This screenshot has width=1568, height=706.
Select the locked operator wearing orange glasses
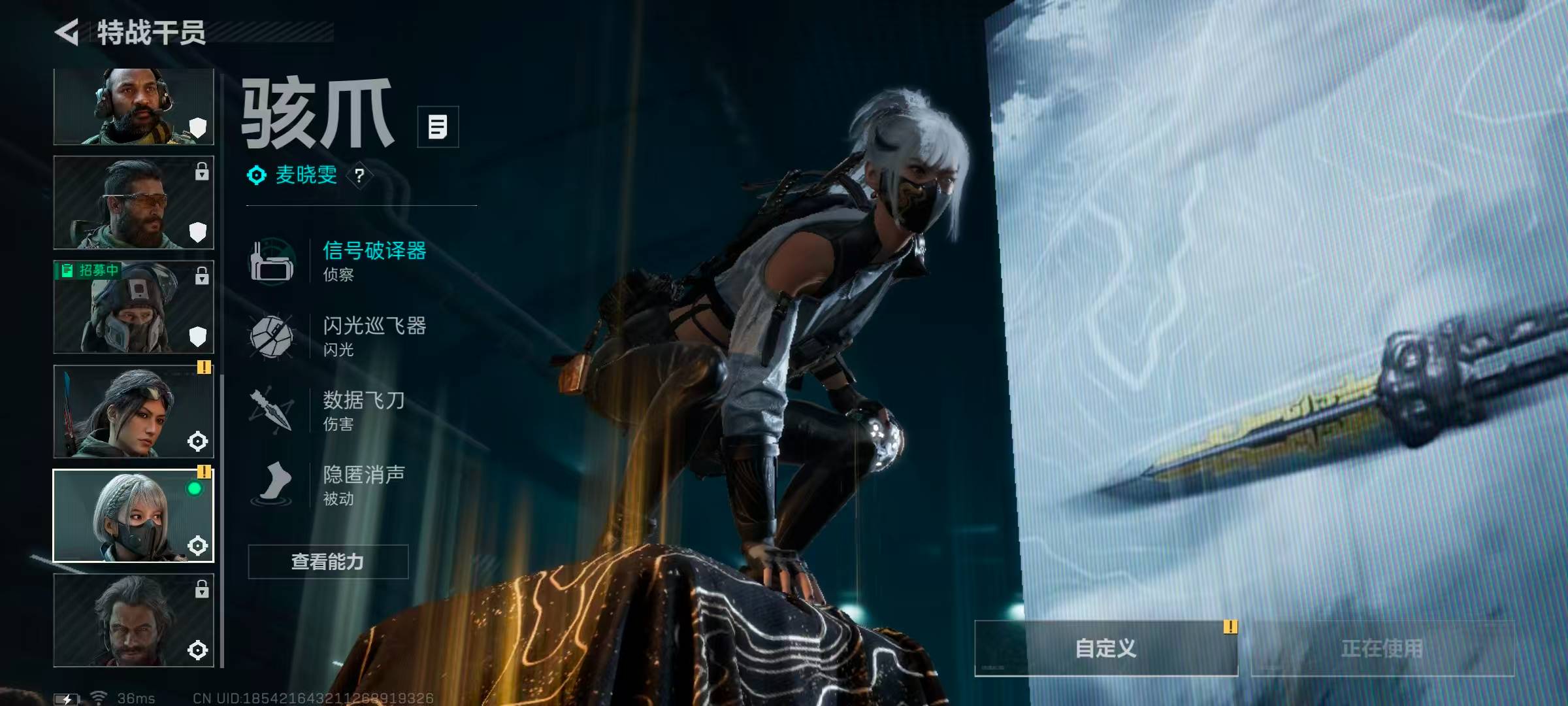133,203
